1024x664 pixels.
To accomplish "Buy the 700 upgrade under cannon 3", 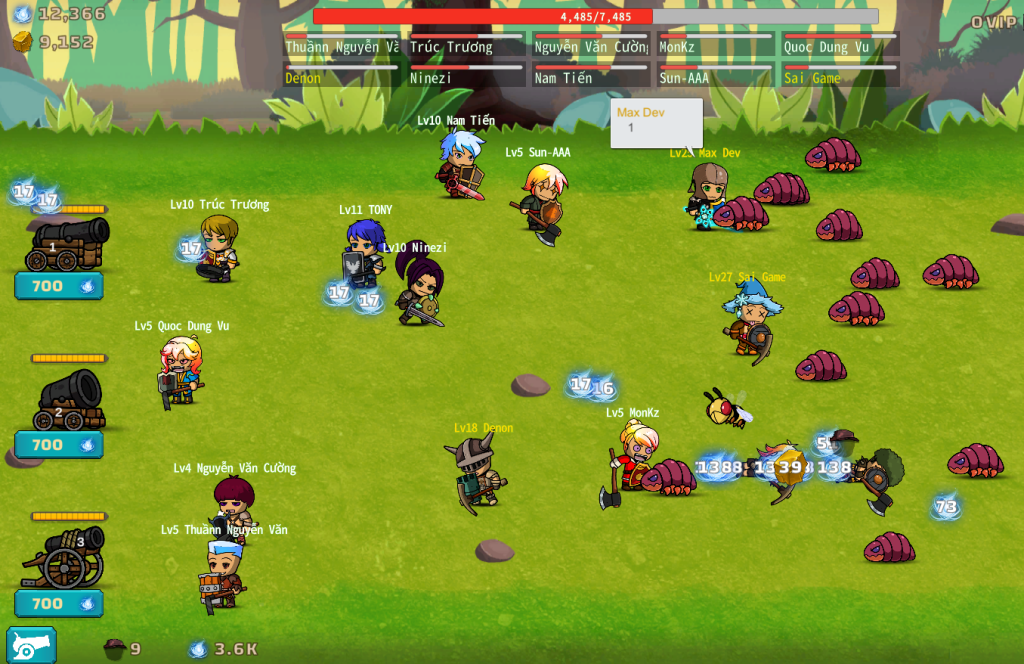I will (x=59, y=604).
